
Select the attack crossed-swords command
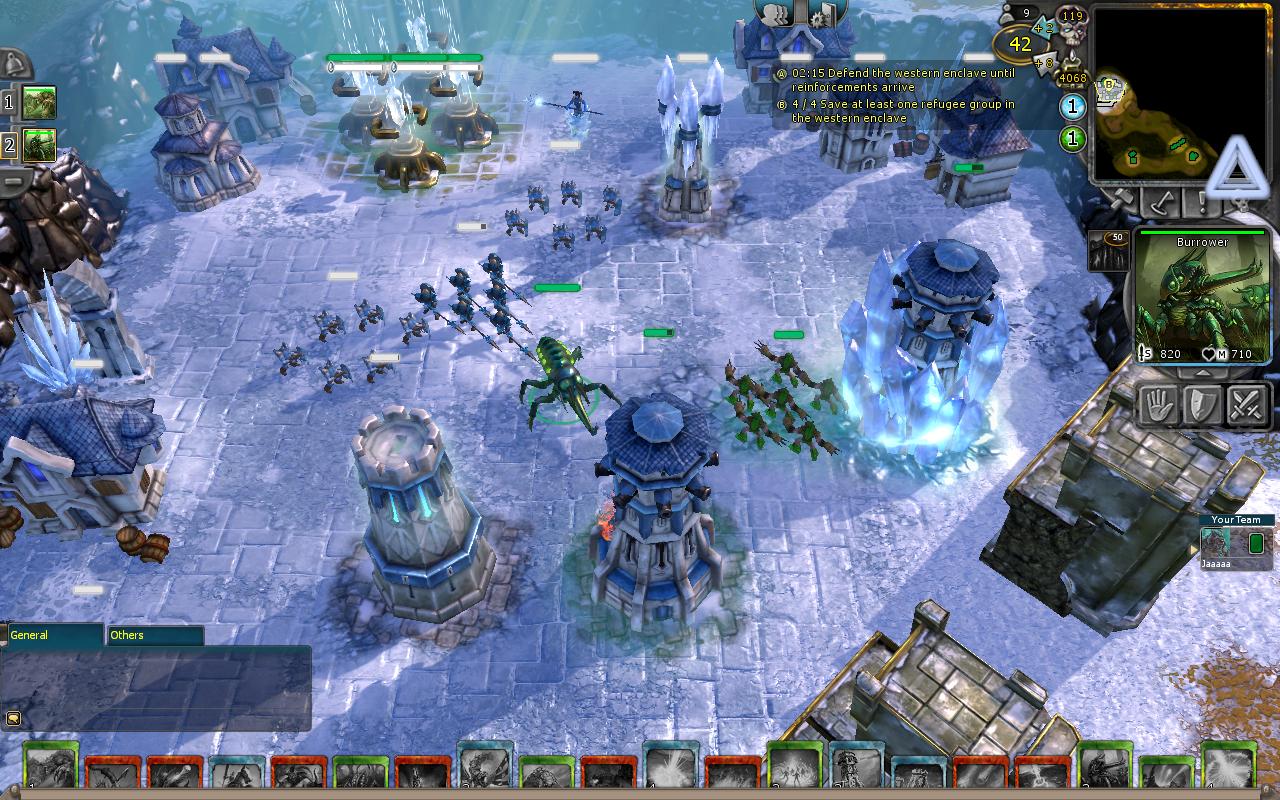(1247, 405)
